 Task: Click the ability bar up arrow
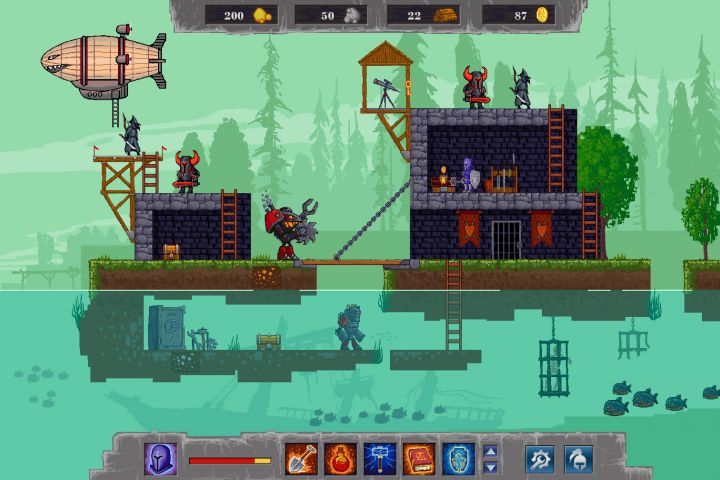tap(490, 451)
